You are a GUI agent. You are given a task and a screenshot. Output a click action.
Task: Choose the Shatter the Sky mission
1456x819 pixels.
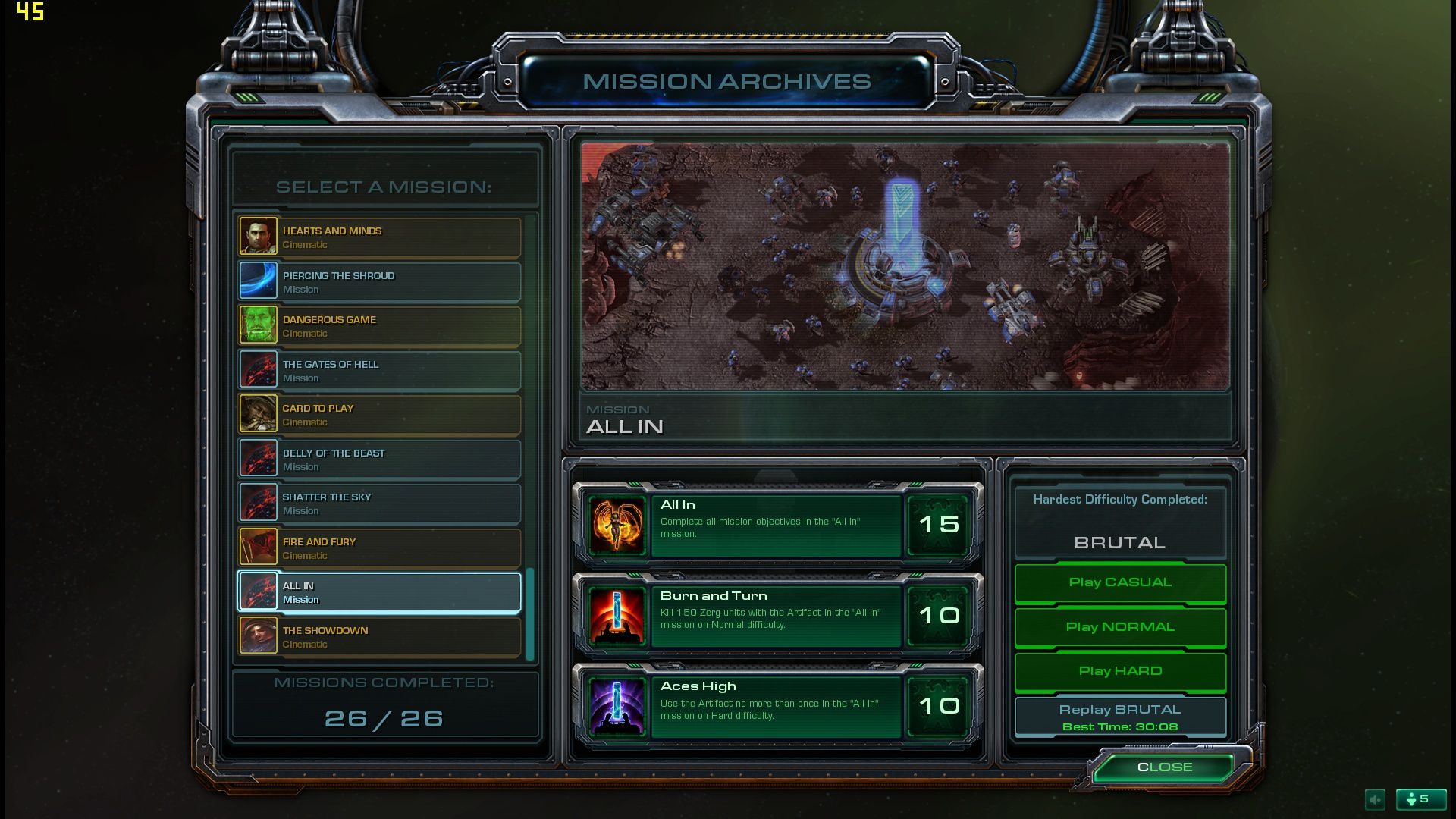pos(379,504)
